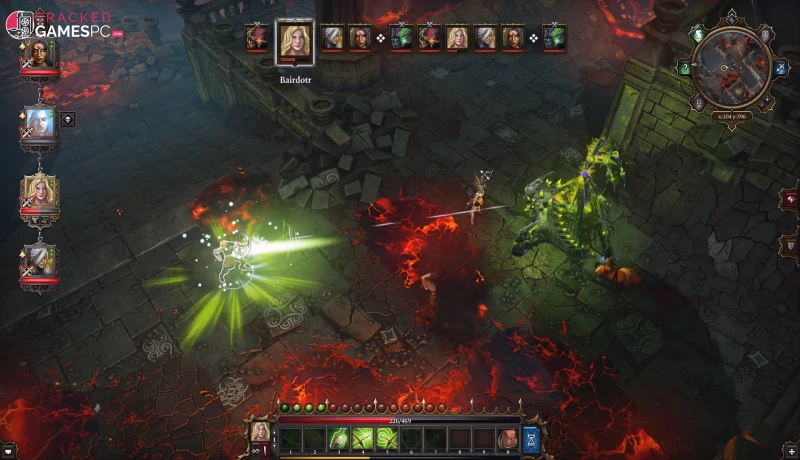Use the poison flask skill in slot 3
The image size is (800, 460).
pos(339,437)
